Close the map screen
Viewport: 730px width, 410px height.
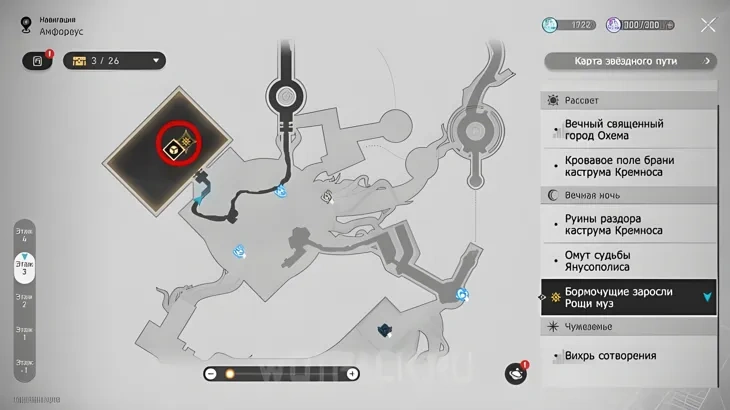point(708,25)
